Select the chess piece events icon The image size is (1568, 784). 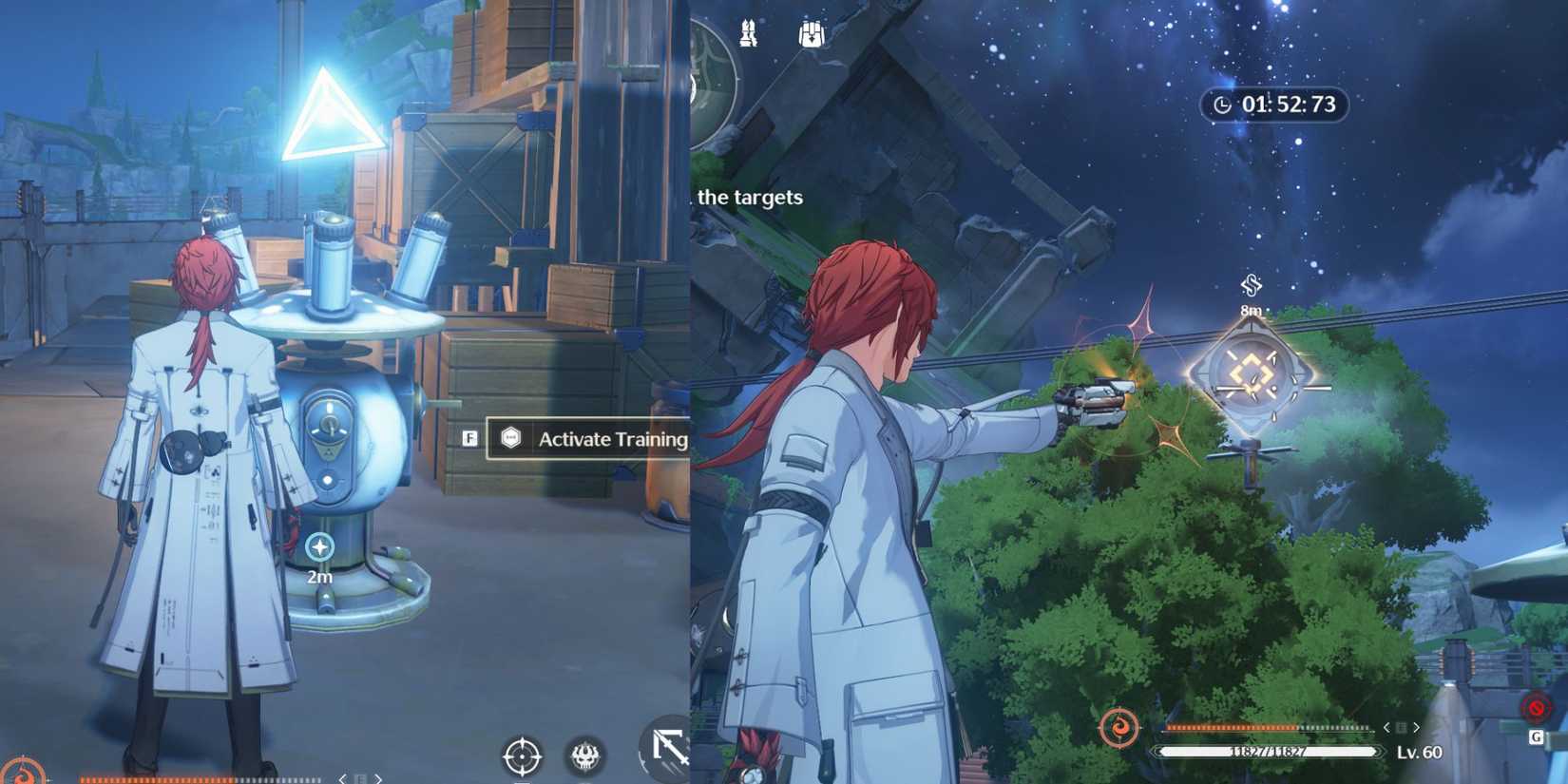[749, 30]
